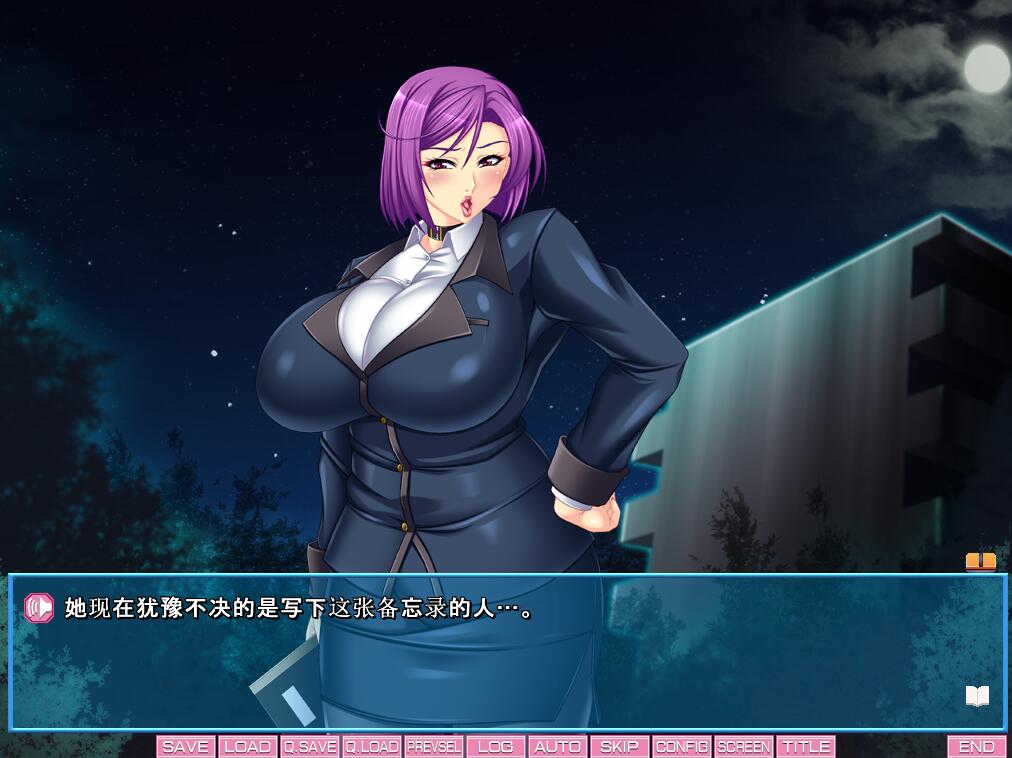
Task: Do a quick save with Q.SAVE
Action: [x=310, y=747]
